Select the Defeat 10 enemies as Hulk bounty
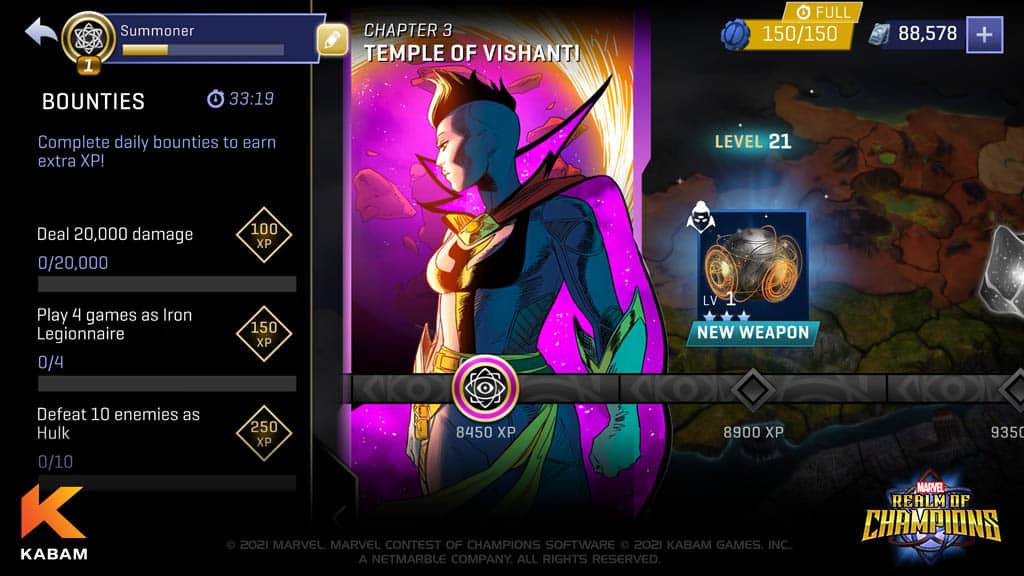The width and height of the screenshot is (1024, 576). coord(166,436)
